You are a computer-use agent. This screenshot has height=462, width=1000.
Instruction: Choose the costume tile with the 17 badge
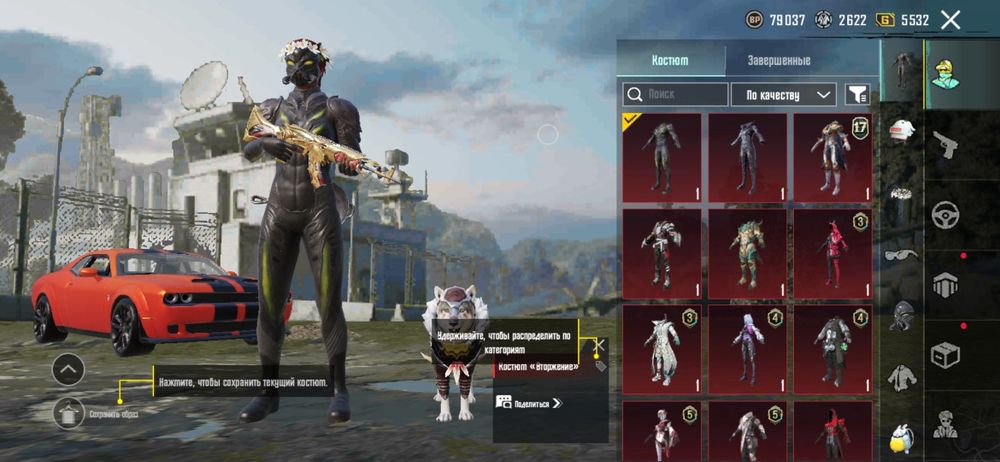pyautogui.click(x=832, y=158)
